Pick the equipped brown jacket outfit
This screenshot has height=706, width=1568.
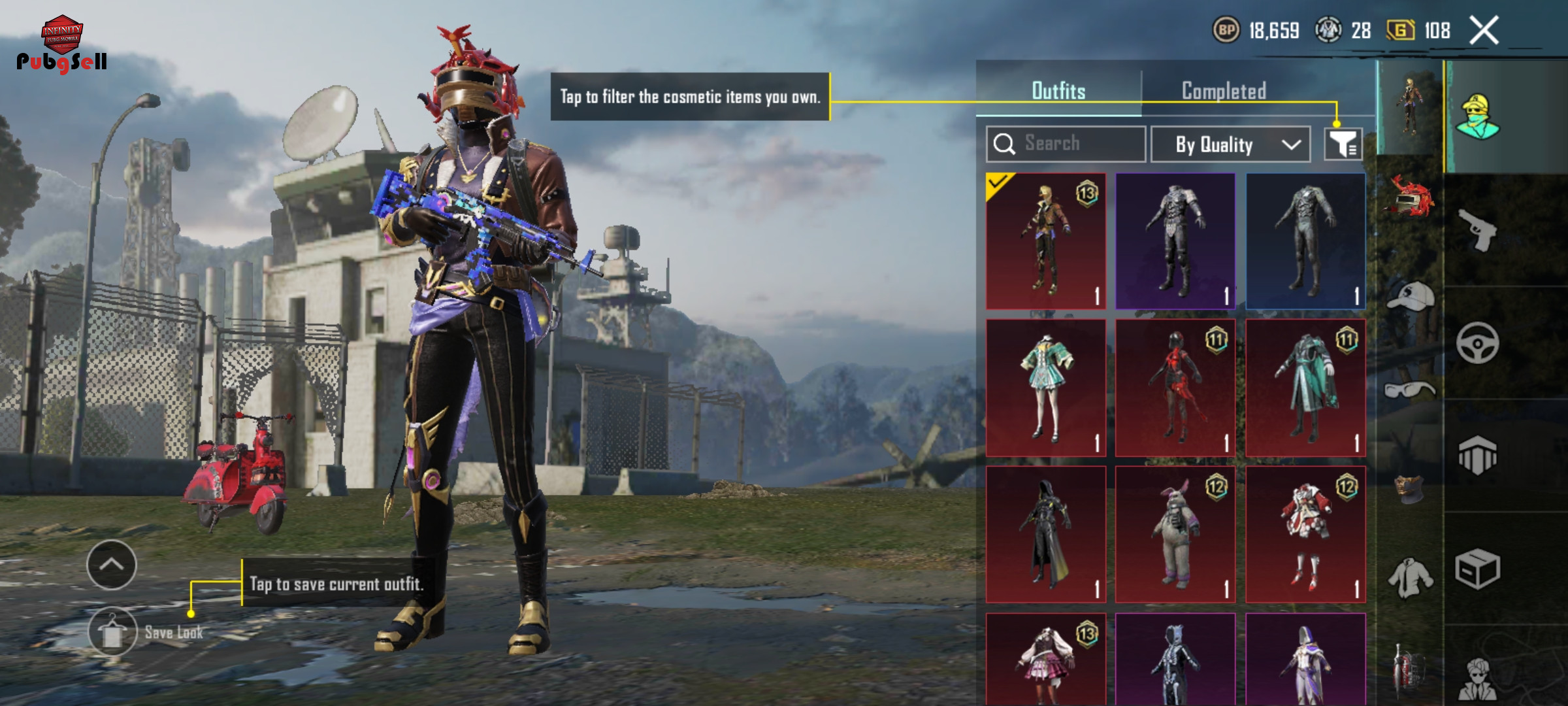1045,241
